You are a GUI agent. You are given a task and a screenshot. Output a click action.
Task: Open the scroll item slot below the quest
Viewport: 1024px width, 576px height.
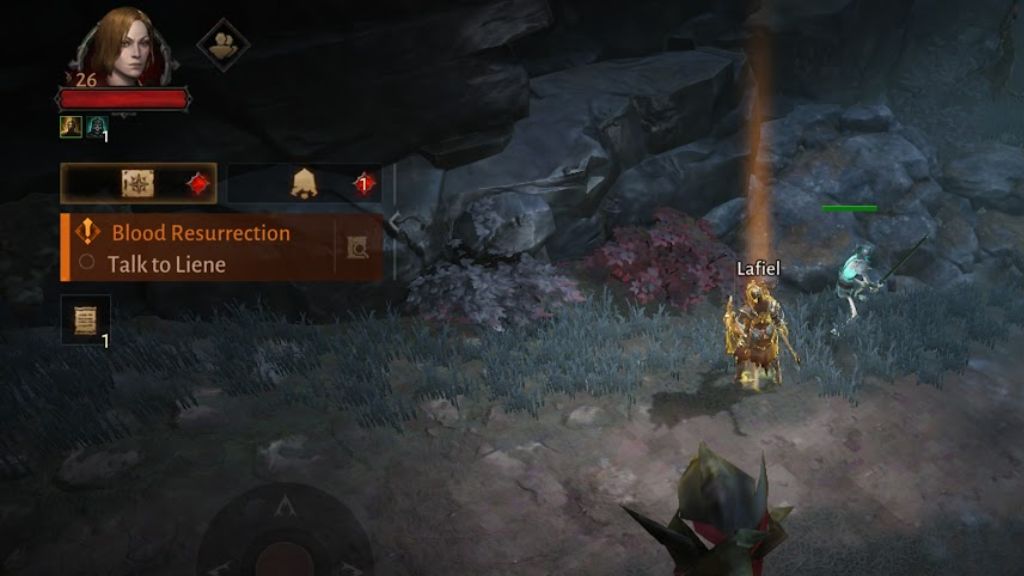point(85,320)
